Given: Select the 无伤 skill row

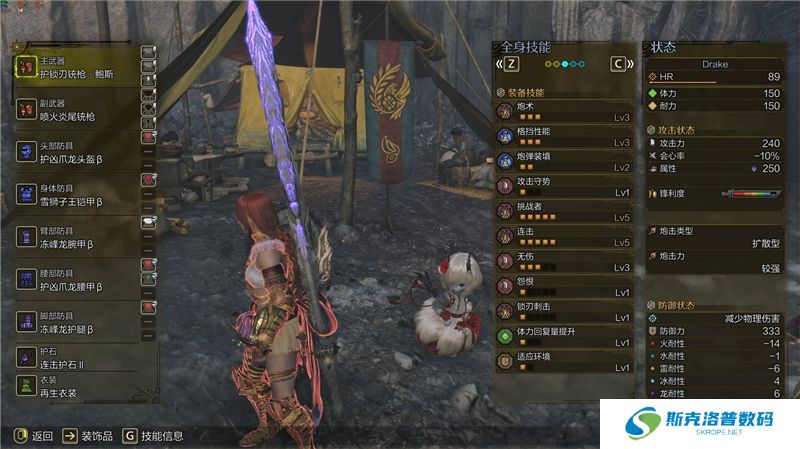Looking at the screenshot, I should pos(564,261).
